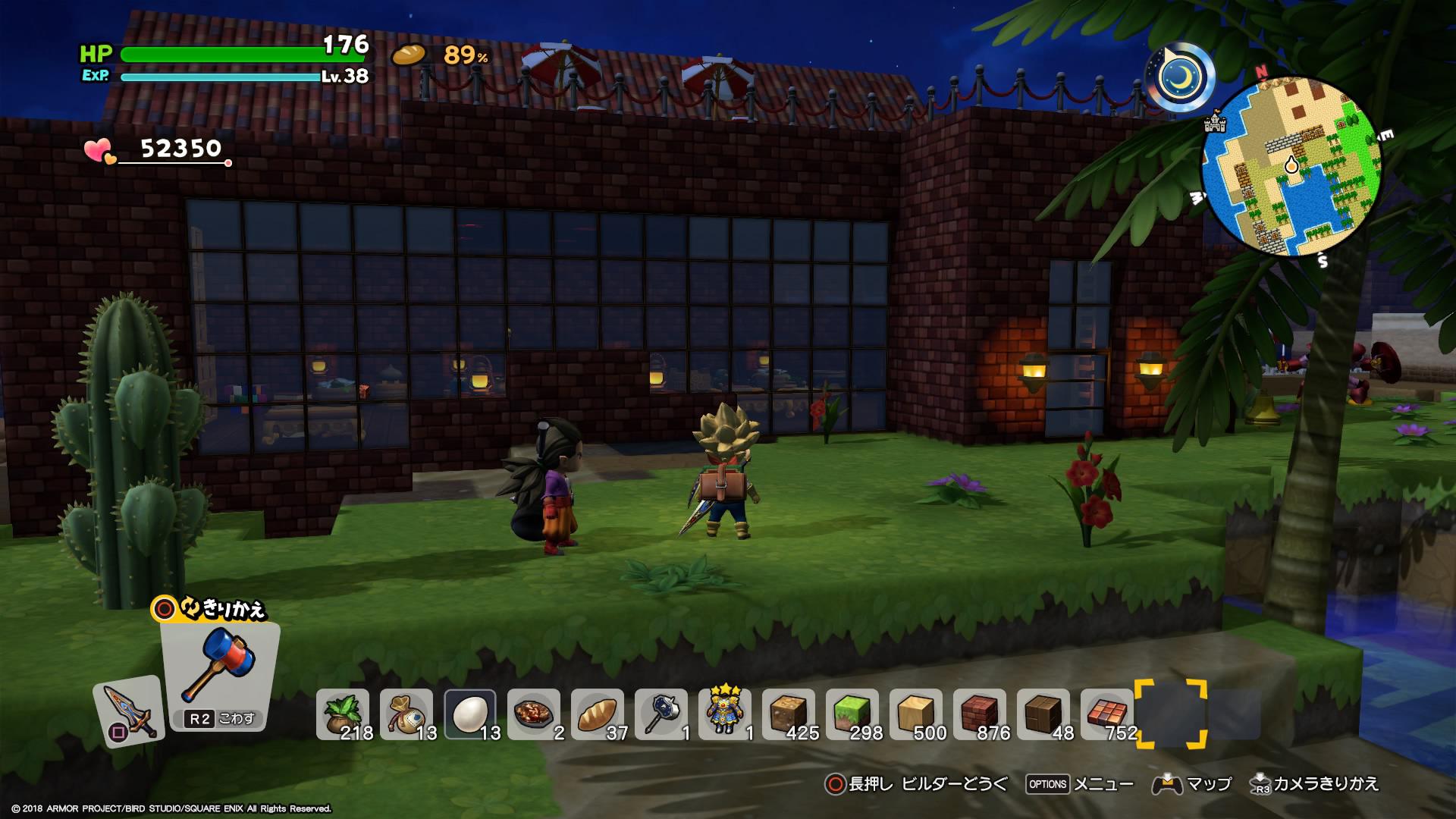
Task: Select the three-star armor slot
Action: 725,714
